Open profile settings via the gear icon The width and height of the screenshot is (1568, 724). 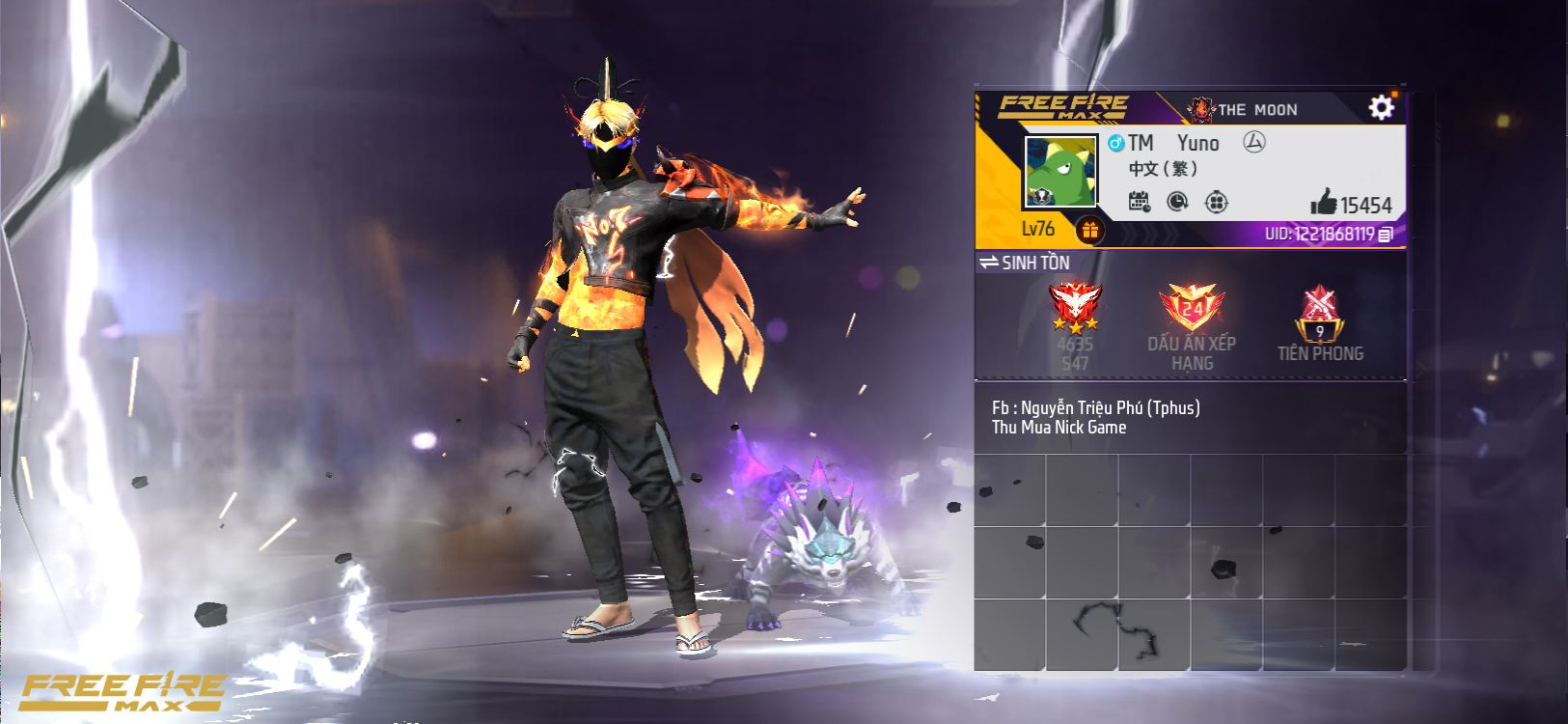1381,107
